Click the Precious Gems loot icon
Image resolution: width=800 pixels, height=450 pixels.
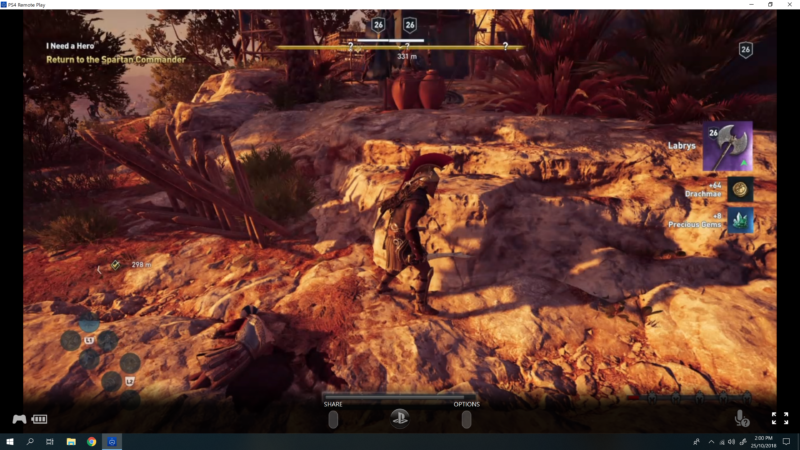(740, 220)
